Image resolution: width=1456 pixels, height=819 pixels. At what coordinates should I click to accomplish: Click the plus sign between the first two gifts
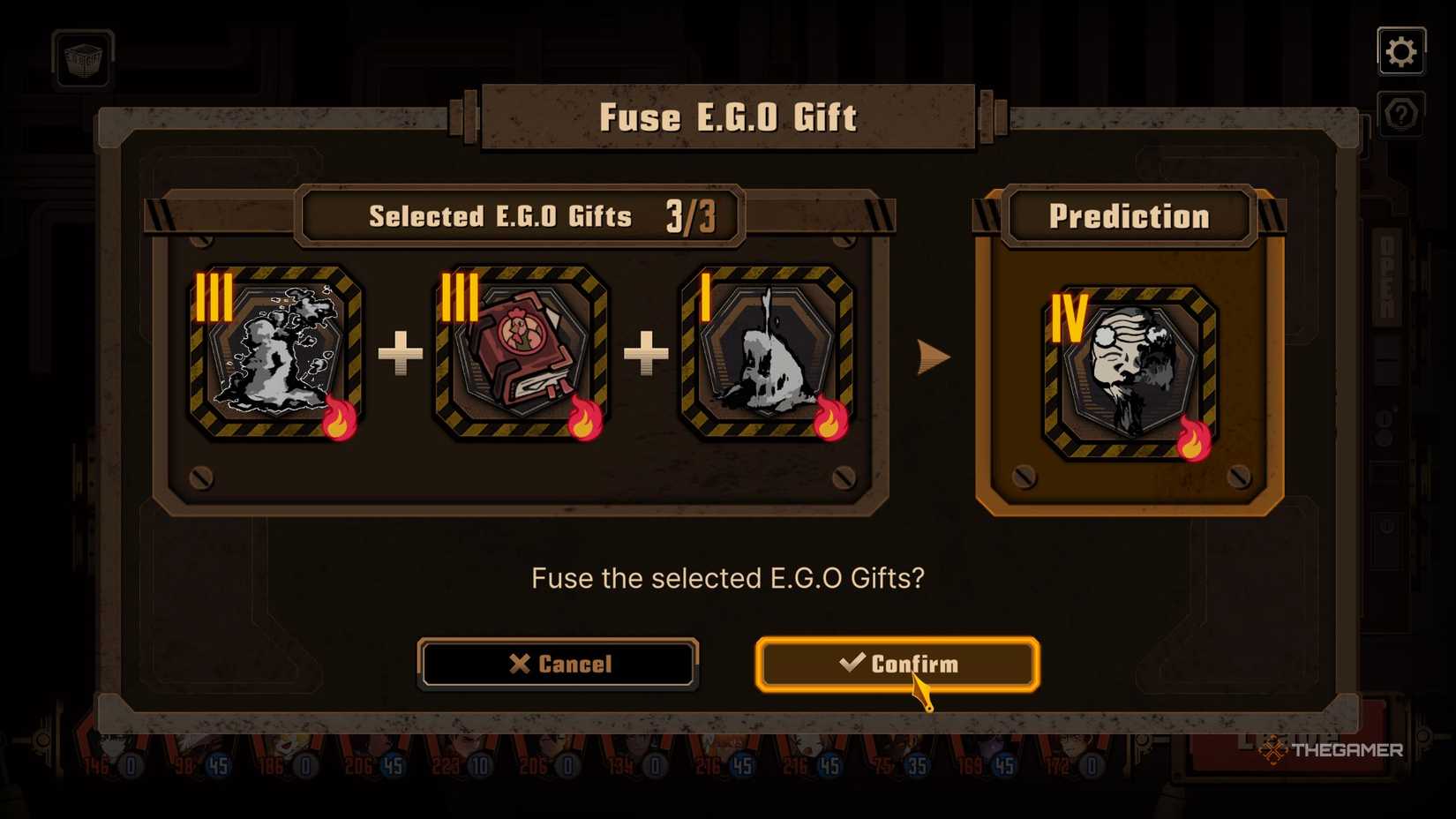pyautogui.click(x=399, y=353)
